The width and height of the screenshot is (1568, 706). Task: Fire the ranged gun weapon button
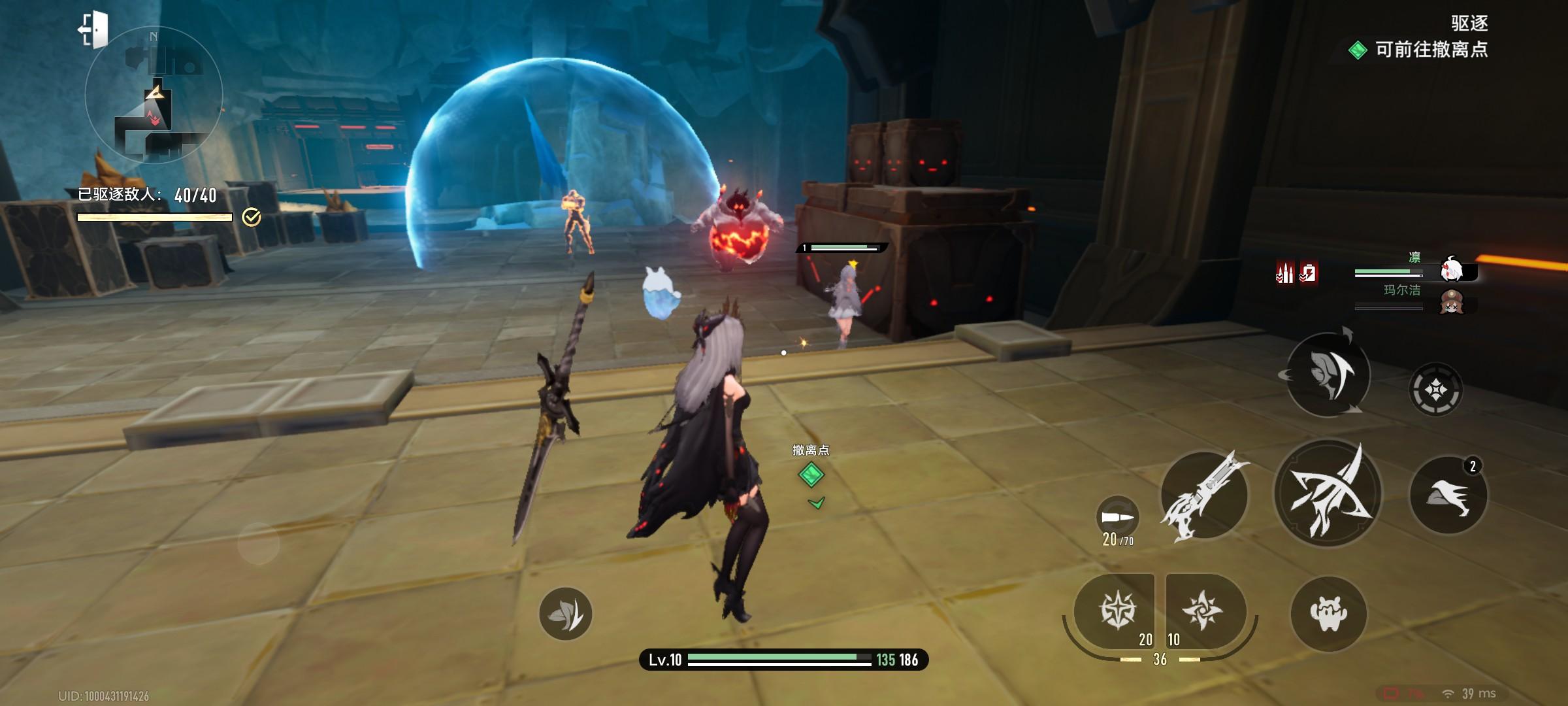tap(1203, 495)
